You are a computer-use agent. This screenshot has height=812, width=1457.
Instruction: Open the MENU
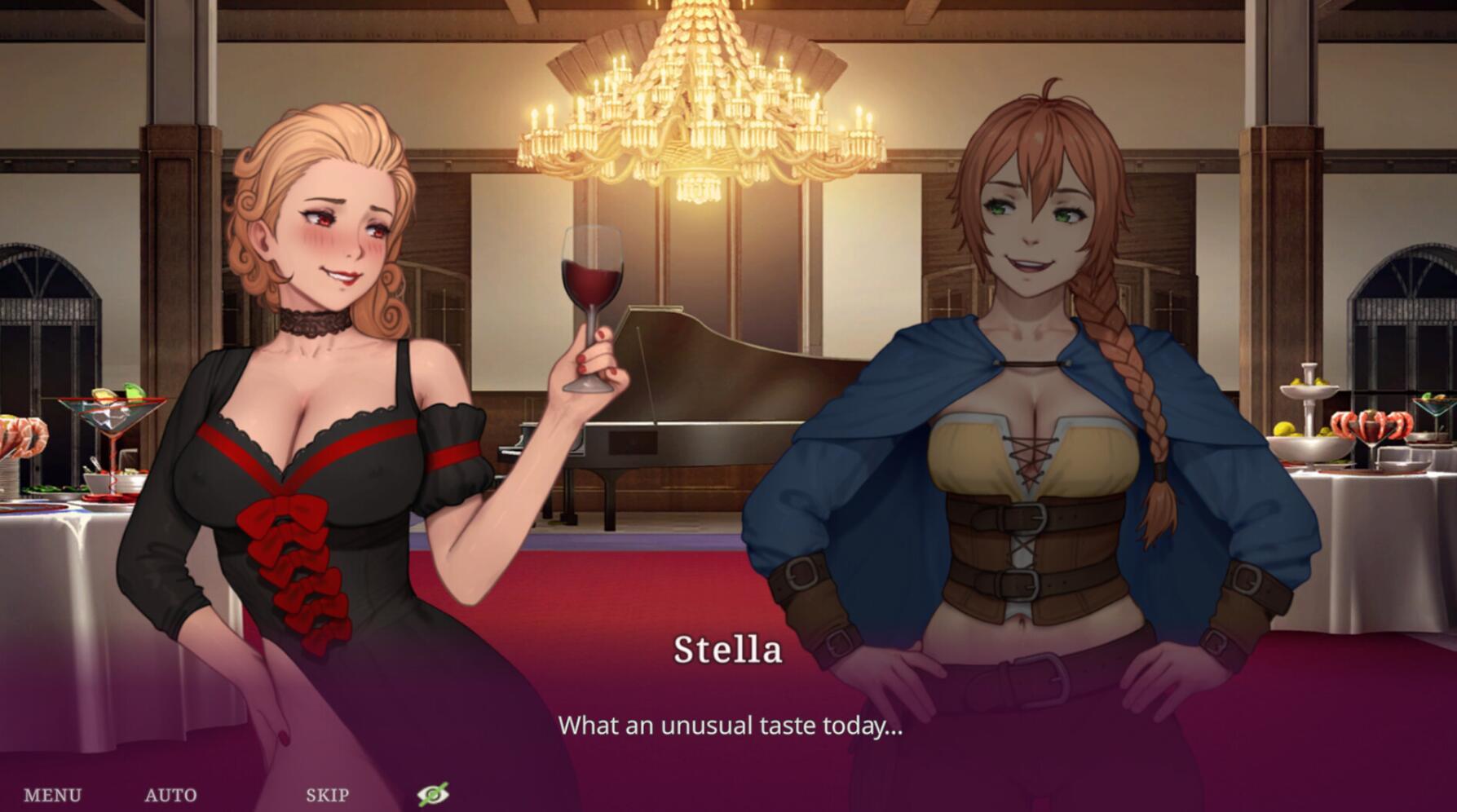(x=53, y=792)
